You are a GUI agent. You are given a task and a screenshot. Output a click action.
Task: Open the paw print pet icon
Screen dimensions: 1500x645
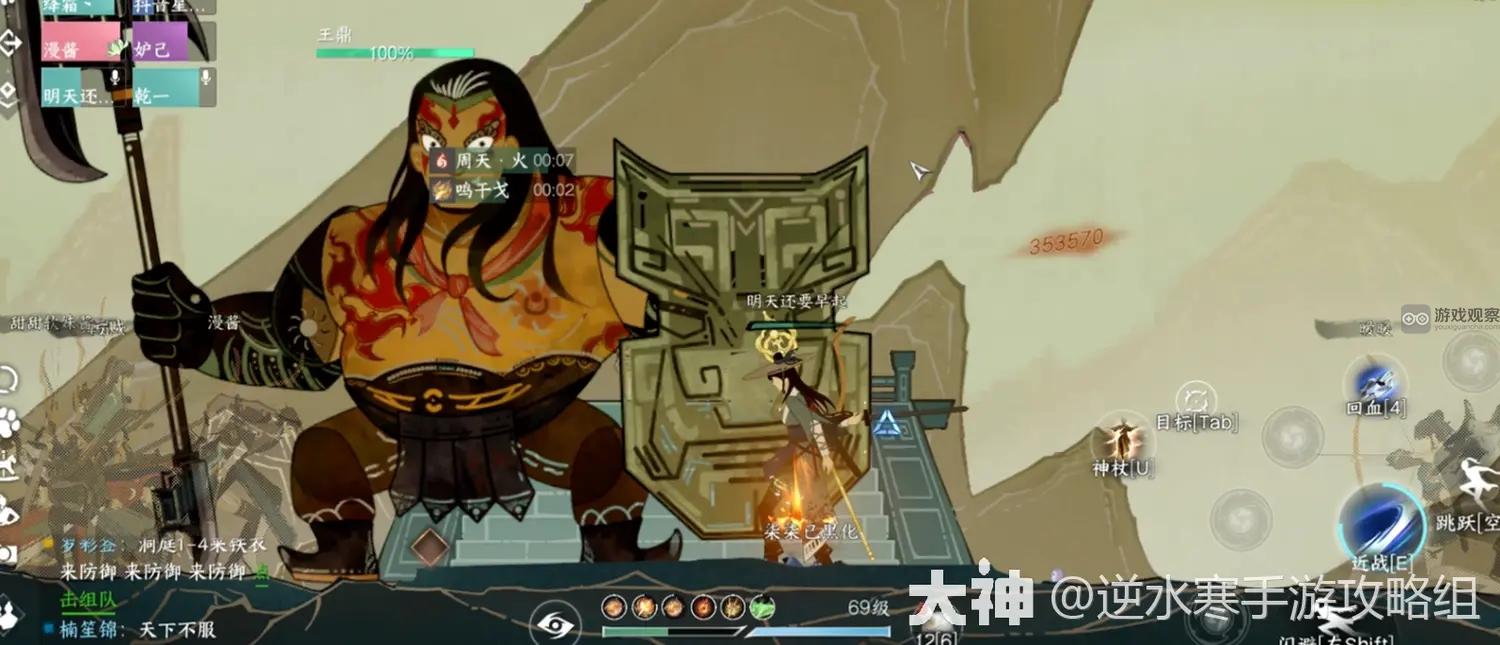point(9,421)
